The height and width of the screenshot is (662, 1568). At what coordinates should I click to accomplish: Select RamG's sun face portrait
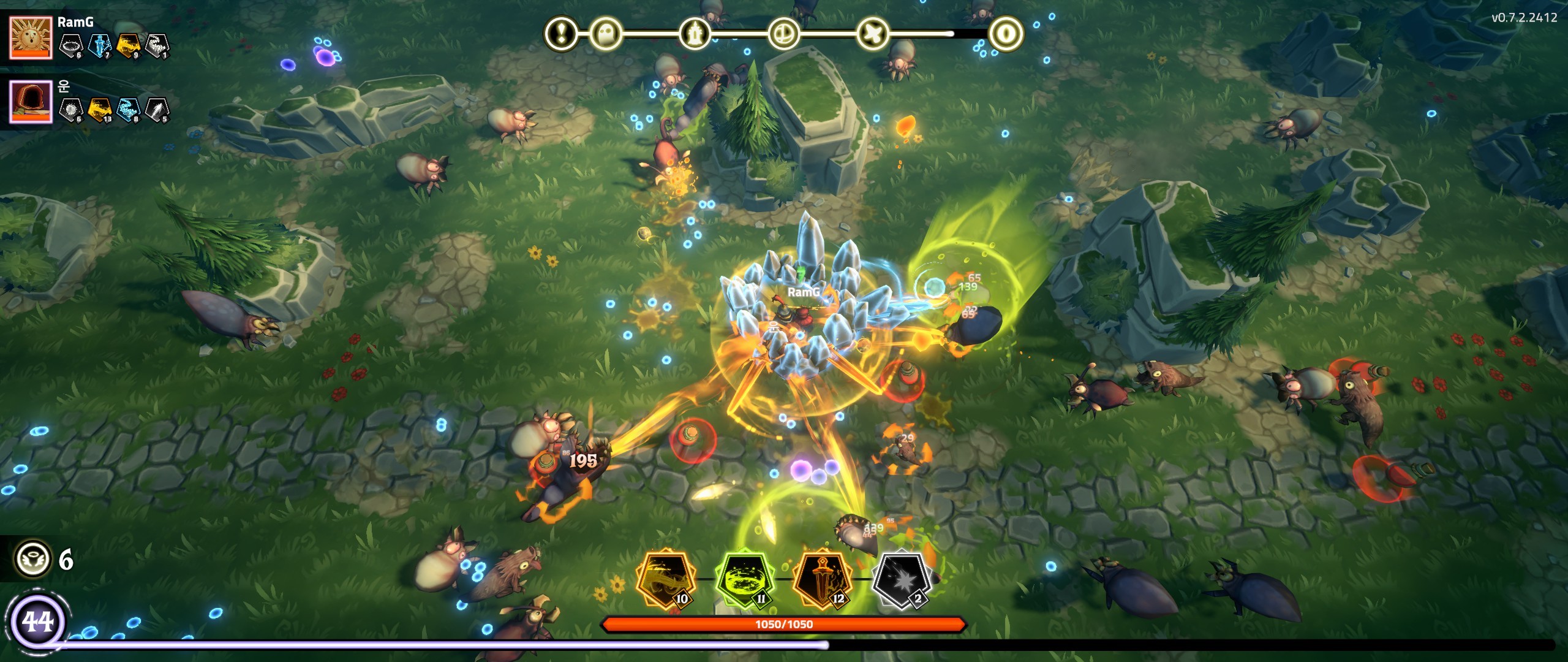coord(31,37)
